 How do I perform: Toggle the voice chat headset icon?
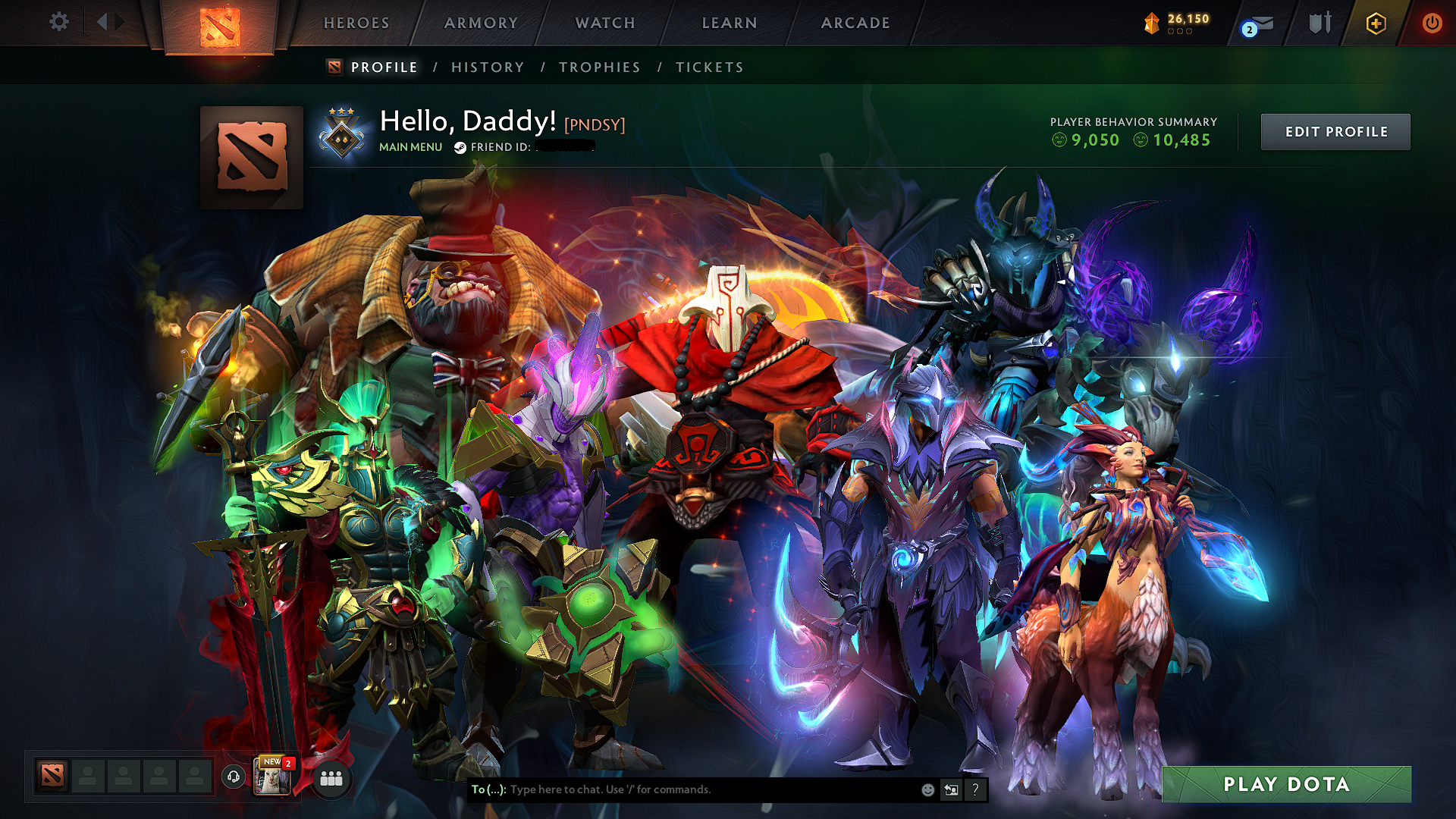(x=233, y=778)
